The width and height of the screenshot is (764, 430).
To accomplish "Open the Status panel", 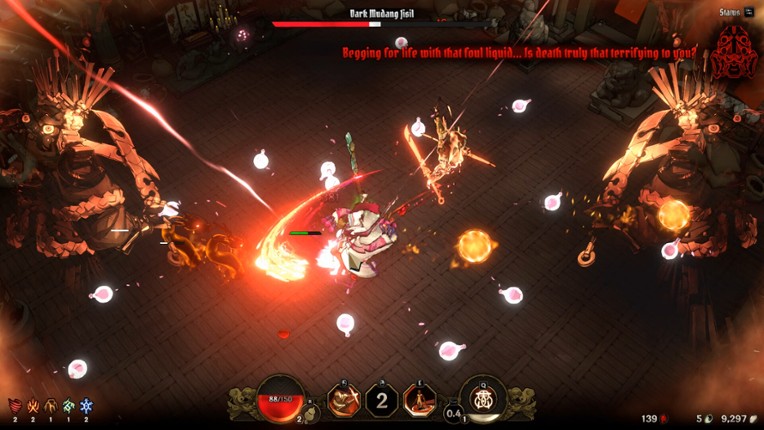I will pos(736,12).
